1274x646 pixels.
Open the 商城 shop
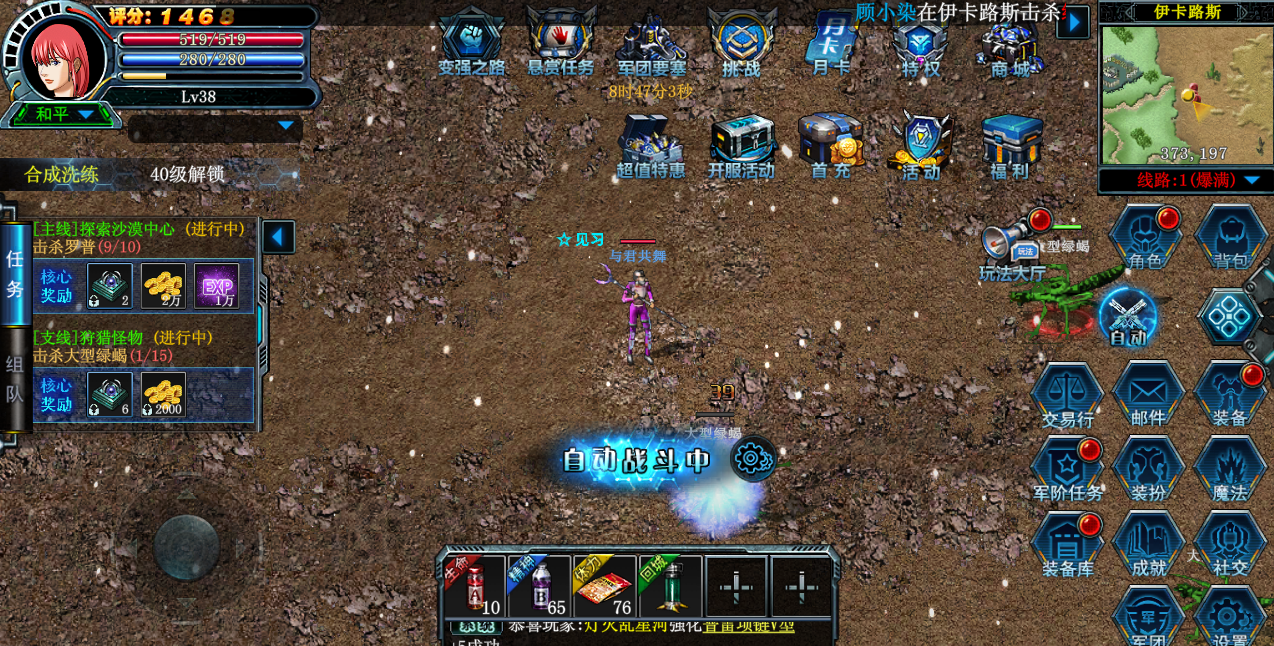(x=1010, y=45)
